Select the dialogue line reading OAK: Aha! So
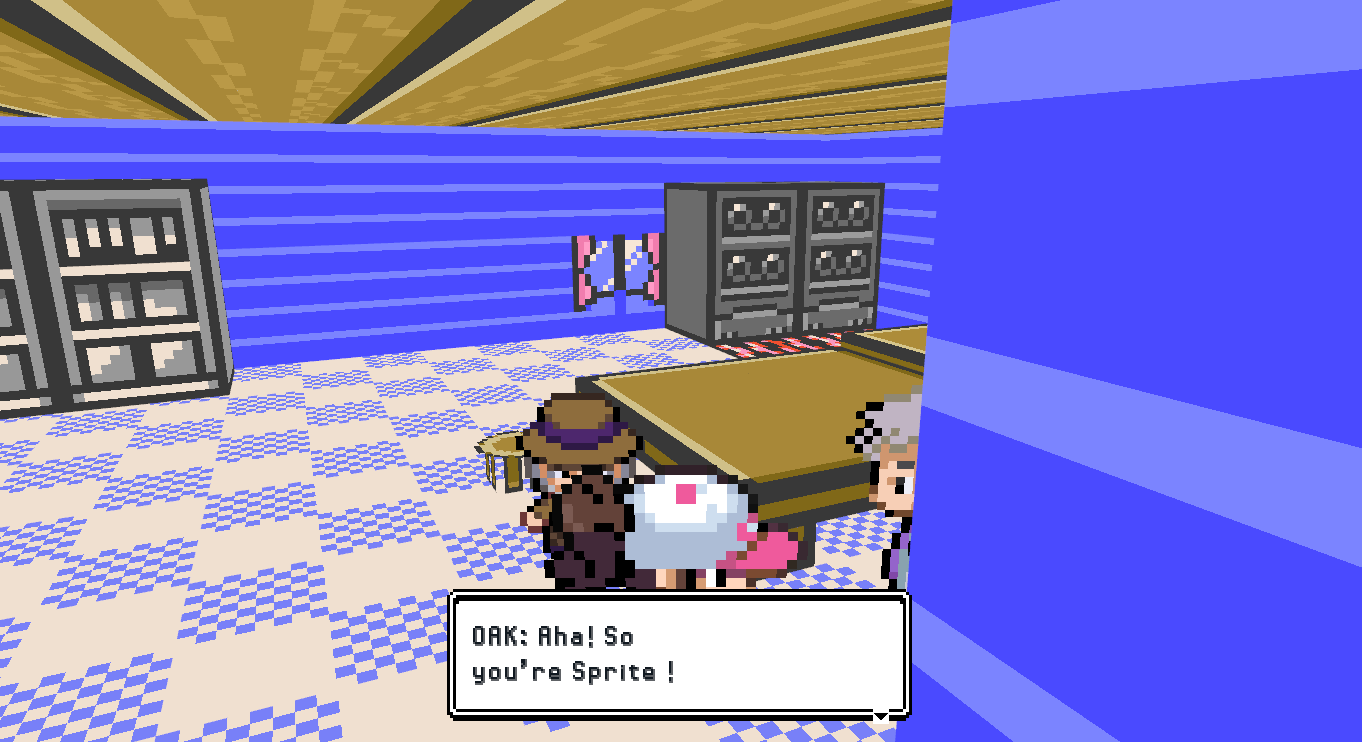 tap(553, 636)
